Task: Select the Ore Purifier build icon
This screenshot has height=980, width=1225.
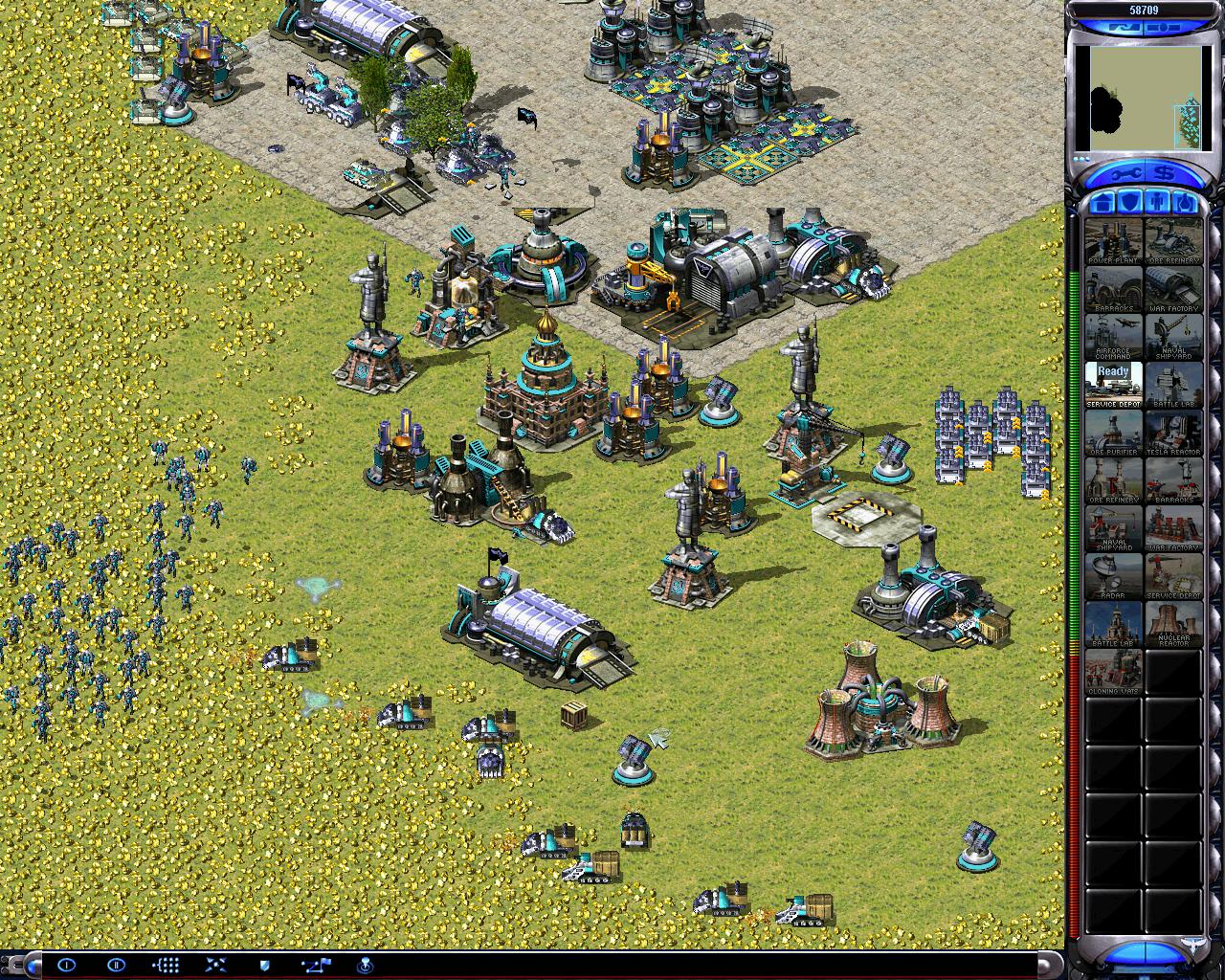Action: [1113, 432]
